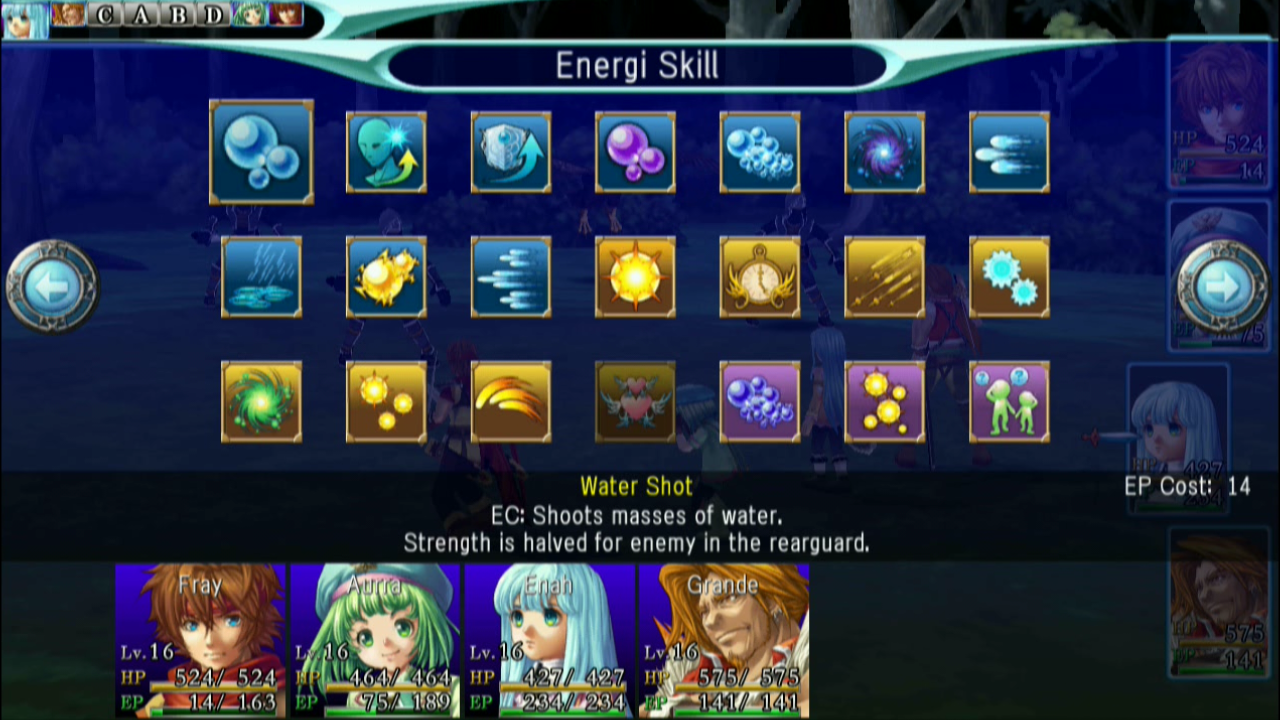Screen dimensions: 1280x720
Task: Select the Water Shot skill
Action: click(x=261, y=152)
